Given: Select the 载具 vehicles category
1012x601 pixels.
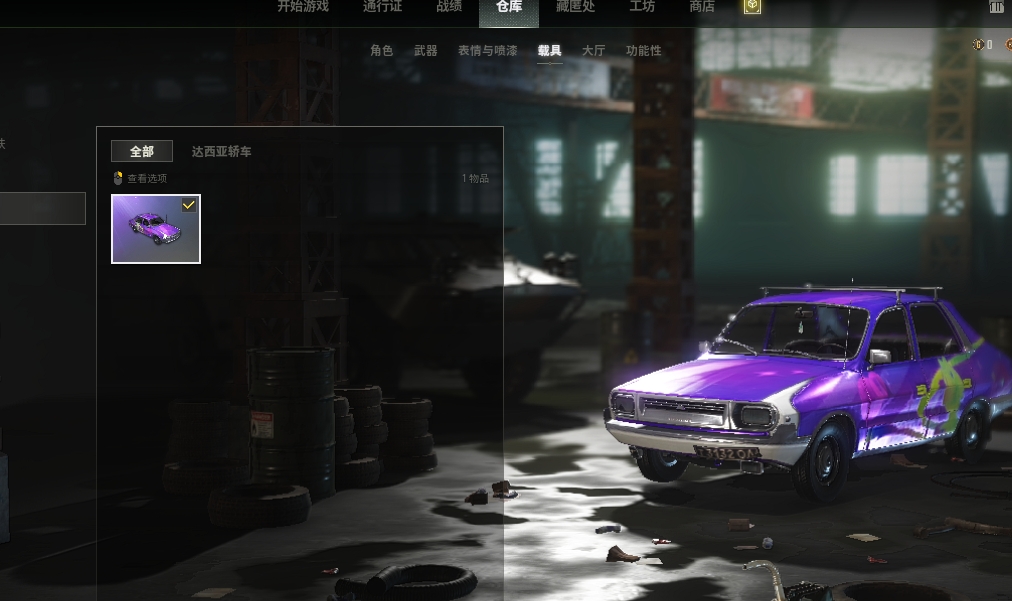Looking at the screenshot, I should point(549,51).
